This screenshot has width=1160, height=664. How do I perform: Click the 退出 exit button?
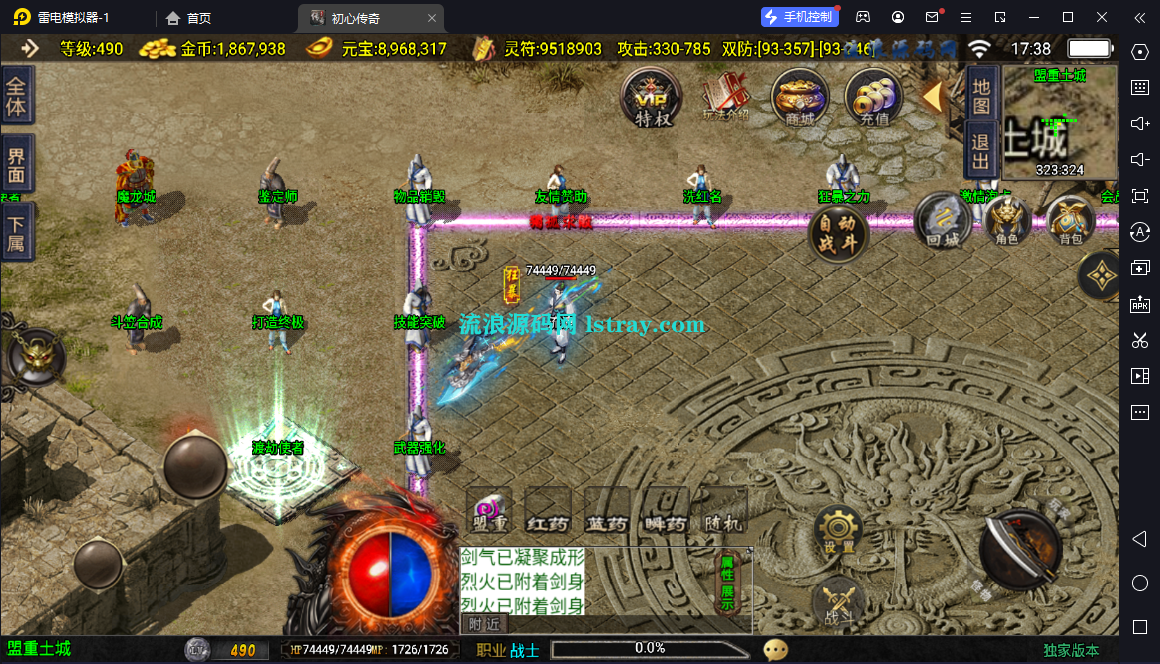[980, 151]
